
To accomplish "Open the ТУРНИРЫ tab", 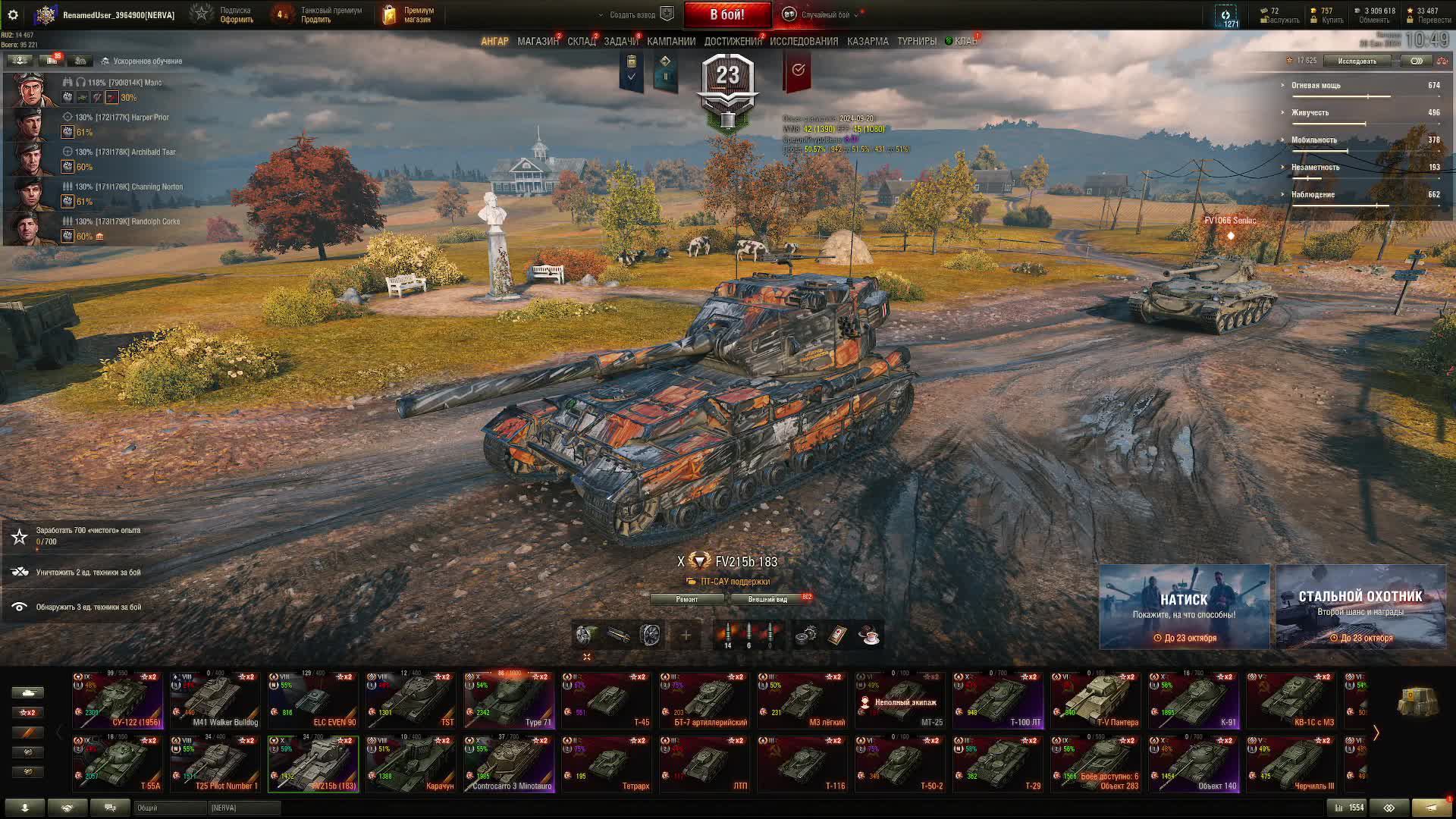I will coord(916,42).
